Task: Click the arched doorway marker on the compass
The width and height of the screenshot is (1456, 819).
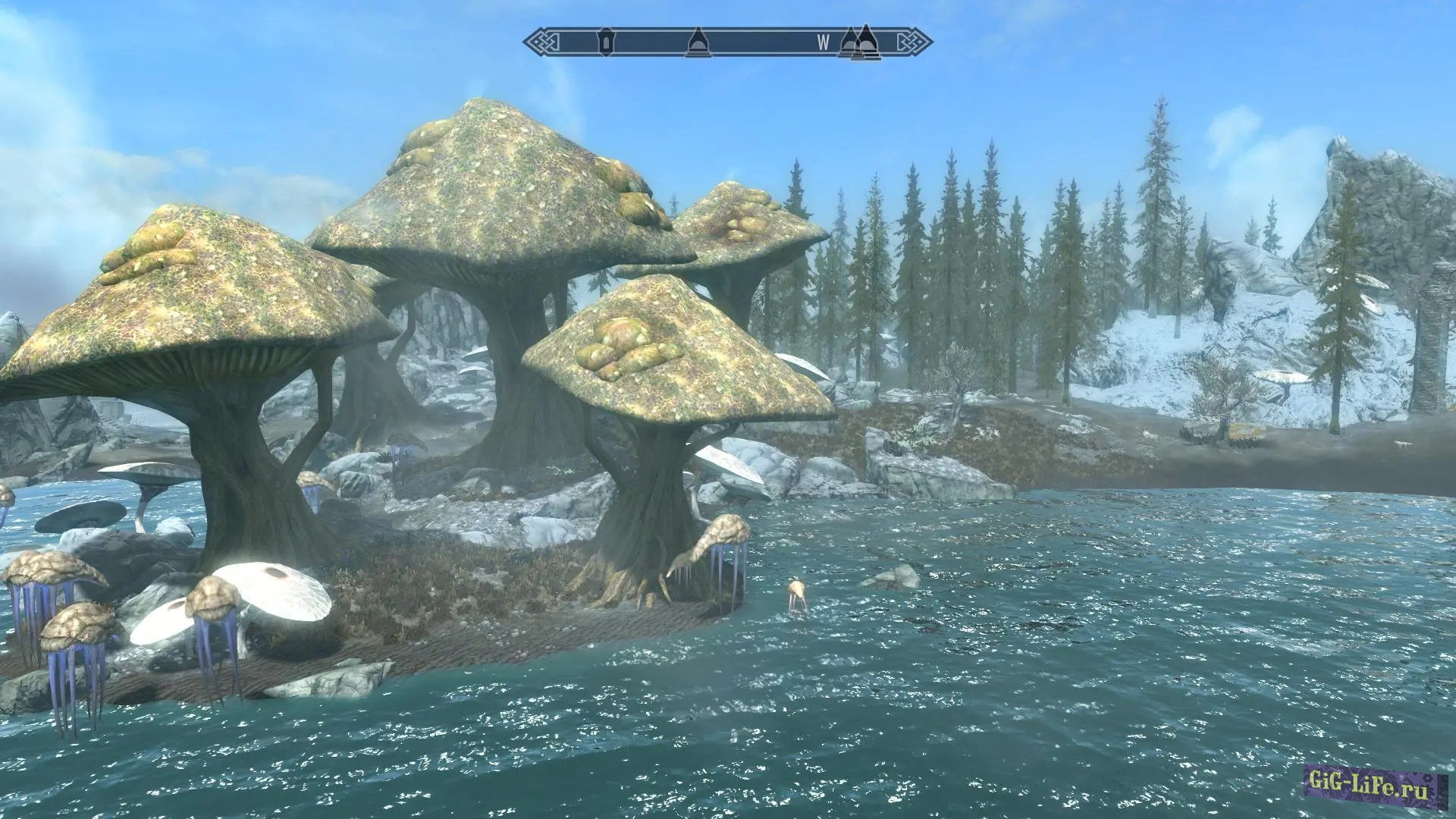Action: 605,42
